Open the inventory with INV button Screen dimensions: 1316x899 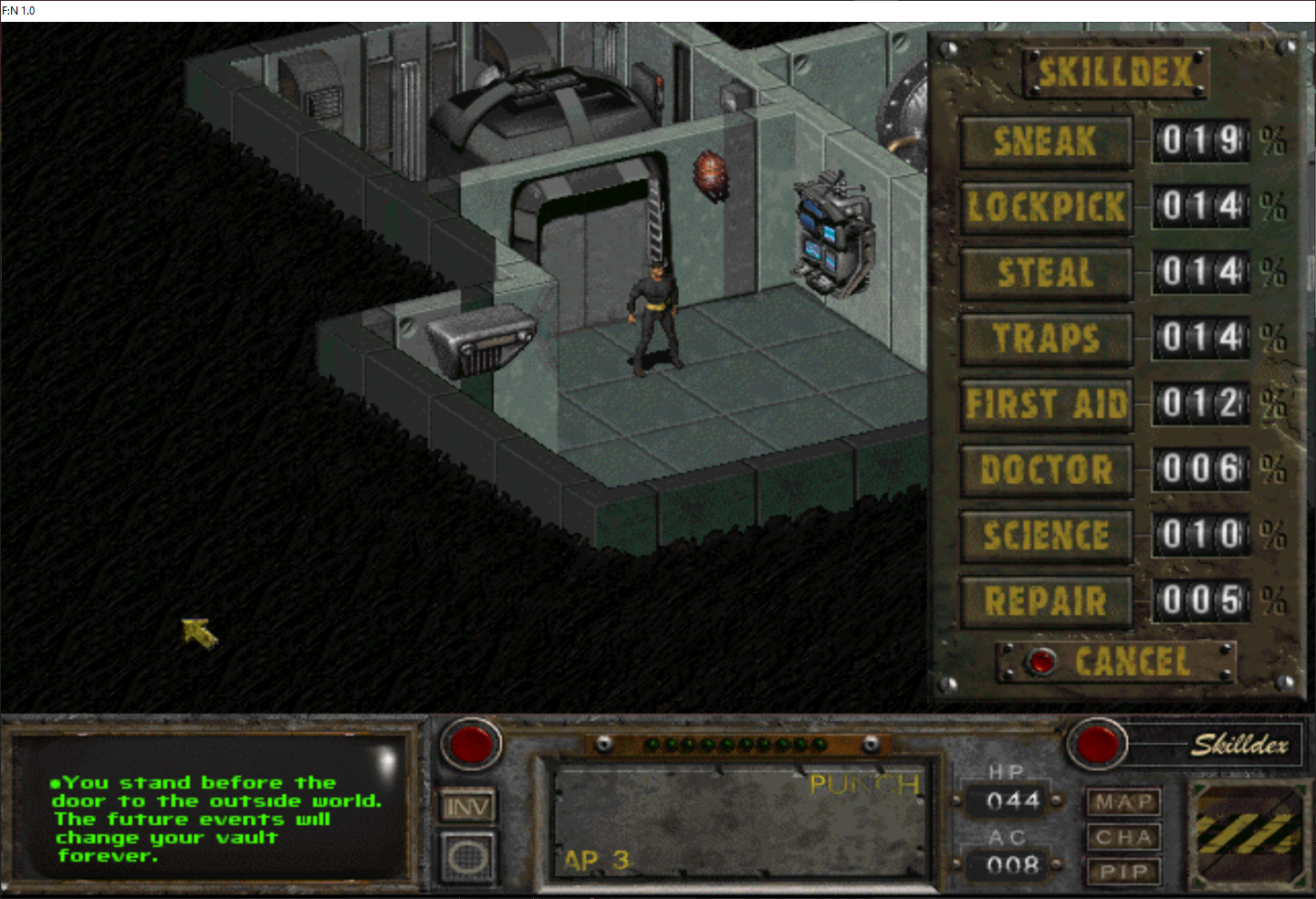click(467, 807)
